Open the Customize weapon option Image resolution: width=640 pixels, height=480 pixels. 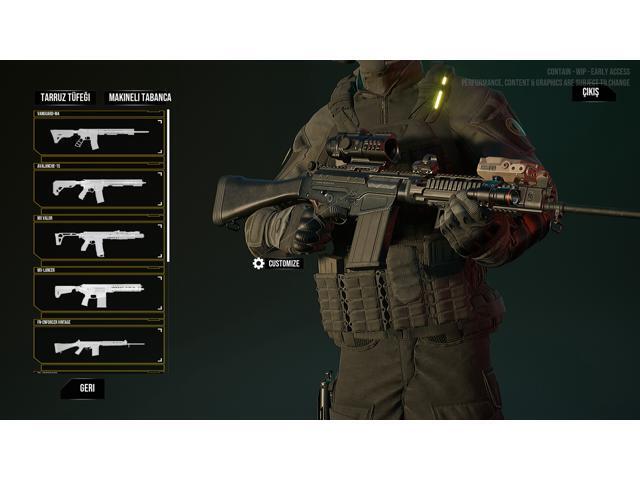tap(277, 263)
